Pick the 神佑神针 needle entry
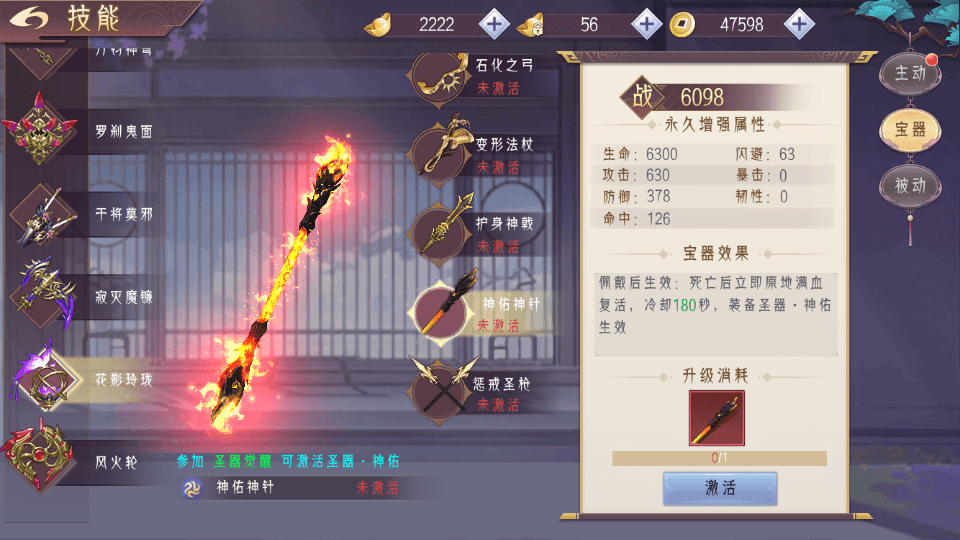 pos(480,312)
